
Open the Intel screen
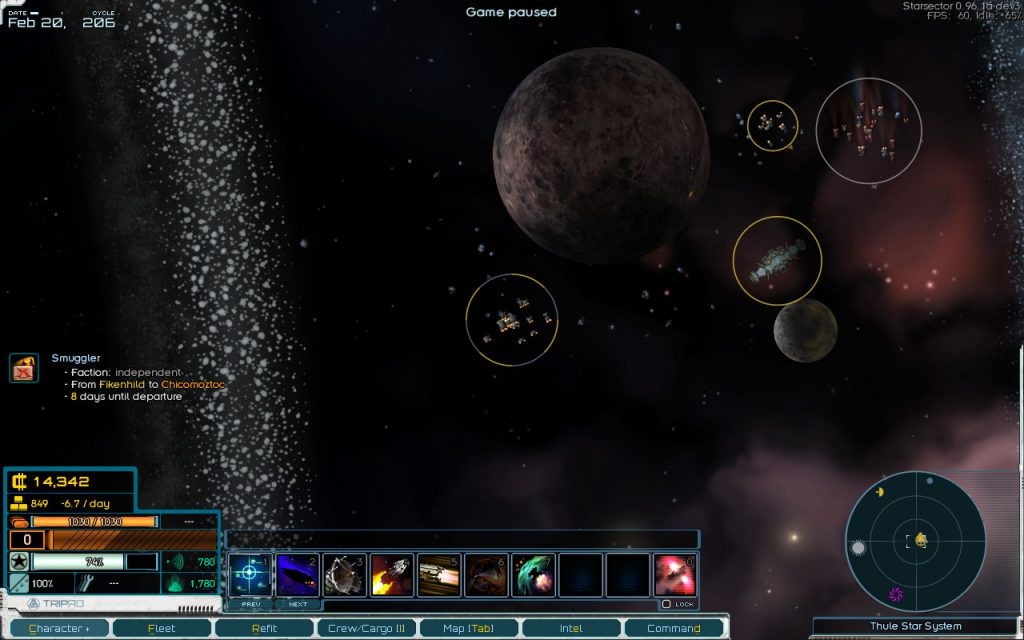(x=571, y=628)
